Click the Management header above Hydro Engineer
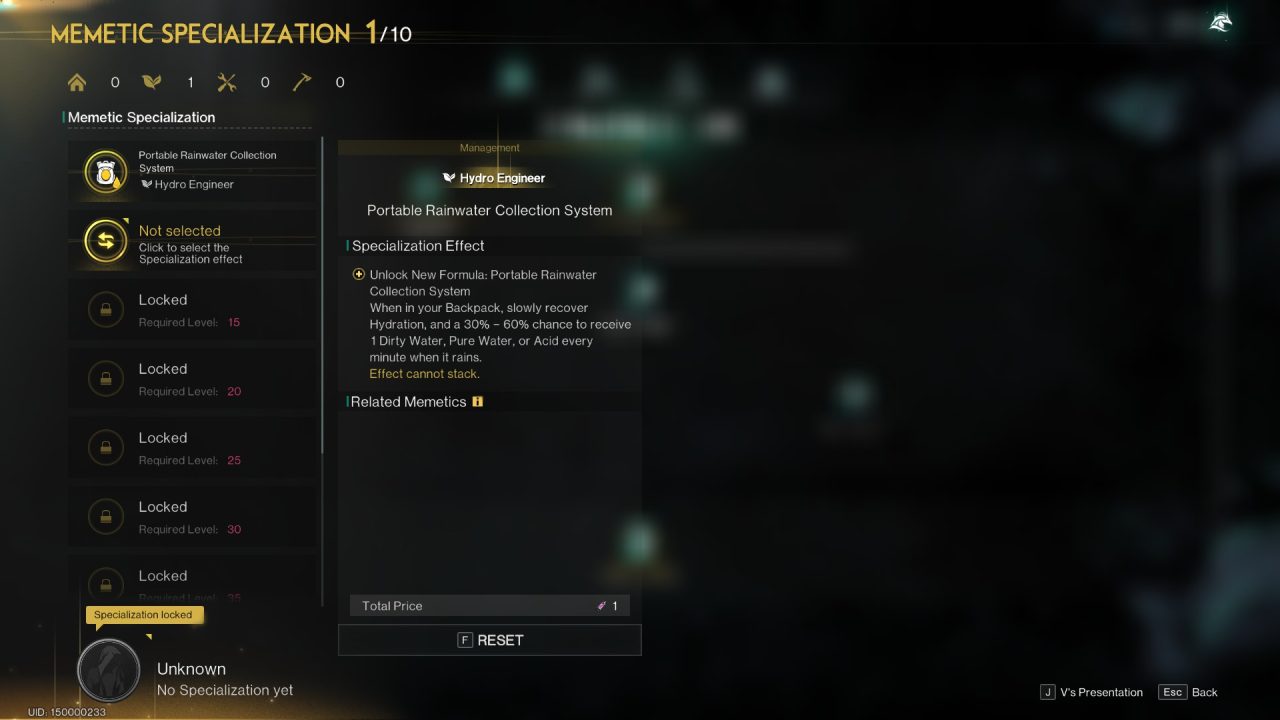 click(x=489, y=147)
